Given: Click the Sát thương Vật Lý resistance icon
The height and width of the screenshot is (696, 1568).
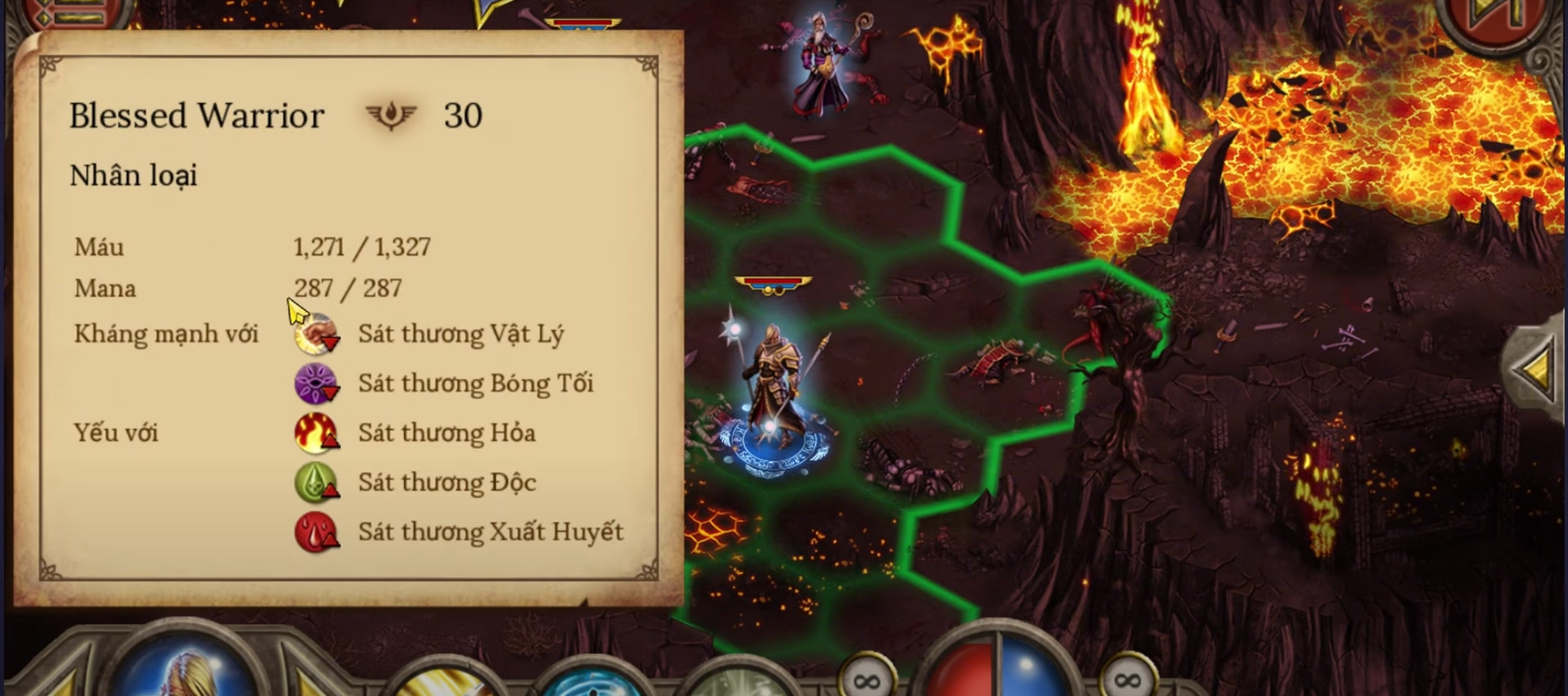Looking at the screenshot, I should [316, 334].
